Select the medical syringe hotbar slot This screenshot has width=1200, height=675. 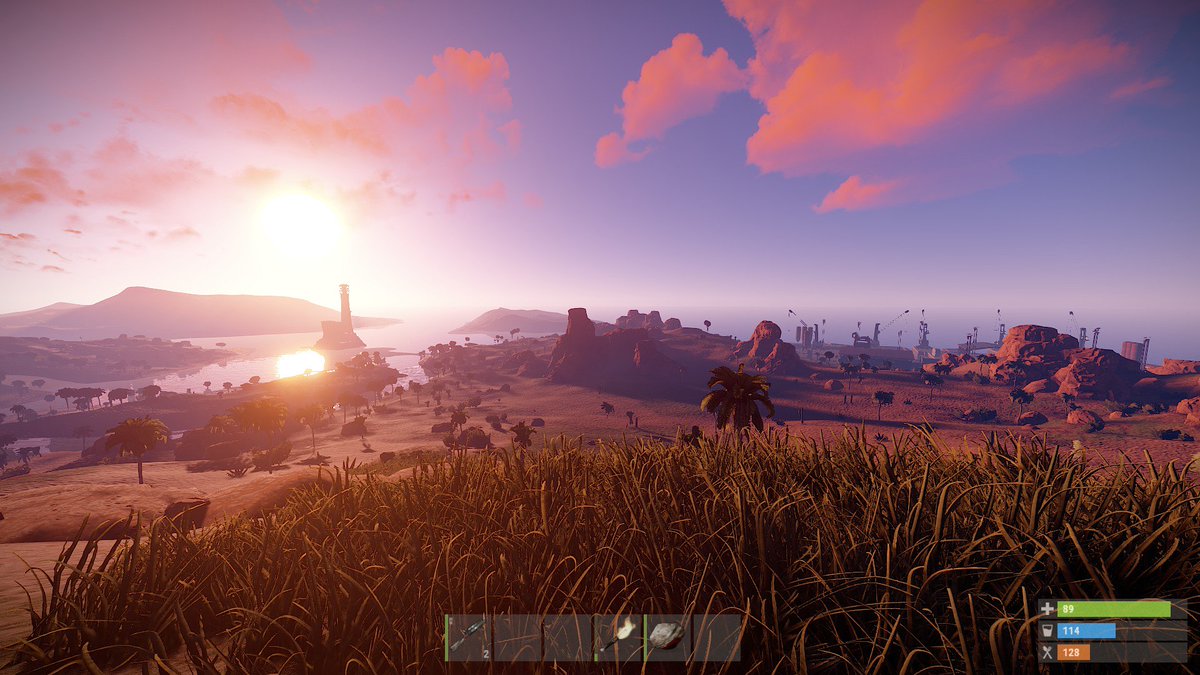[468, 637]
